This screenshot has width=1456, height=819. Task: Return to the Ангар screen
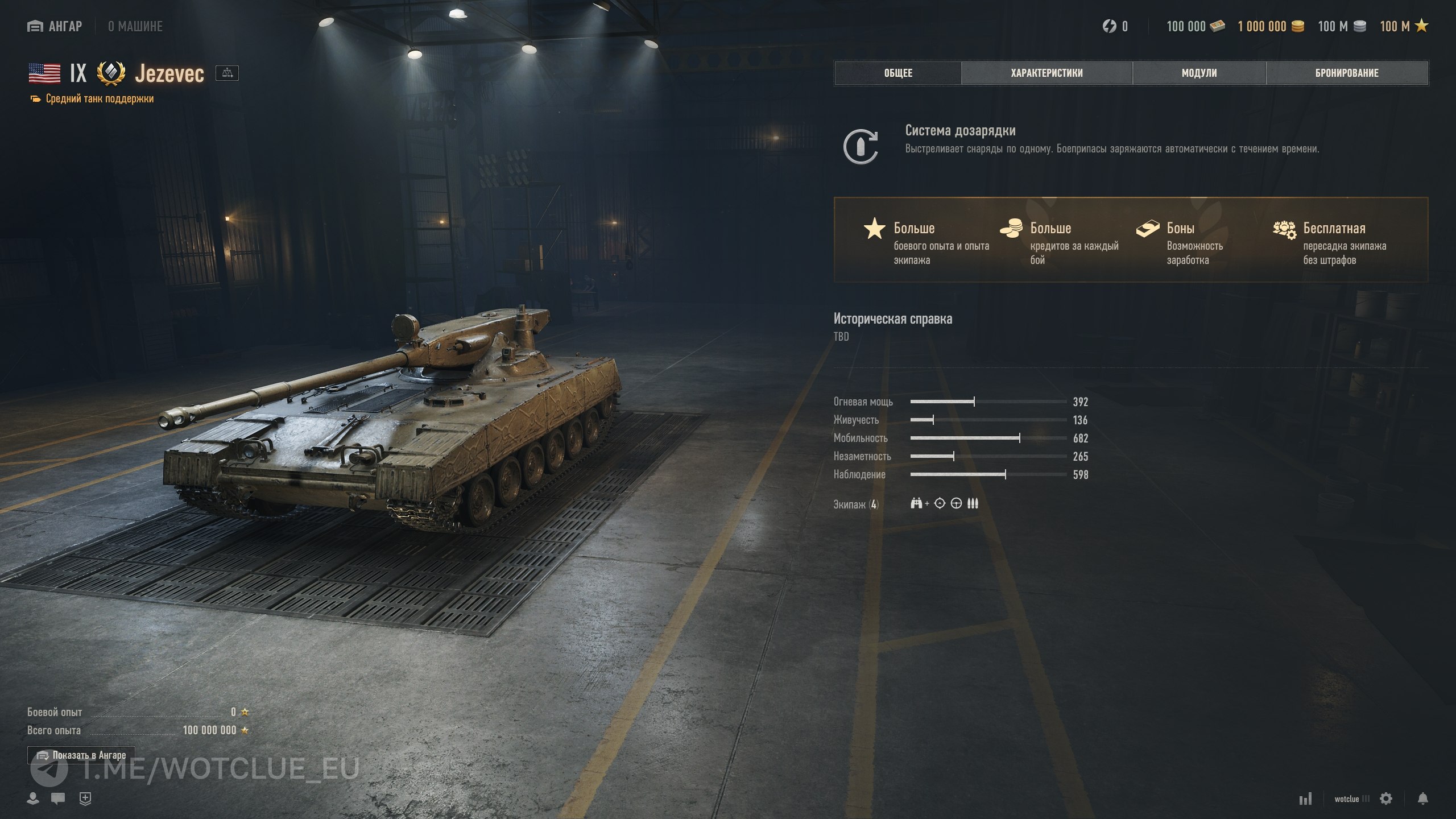55,26
